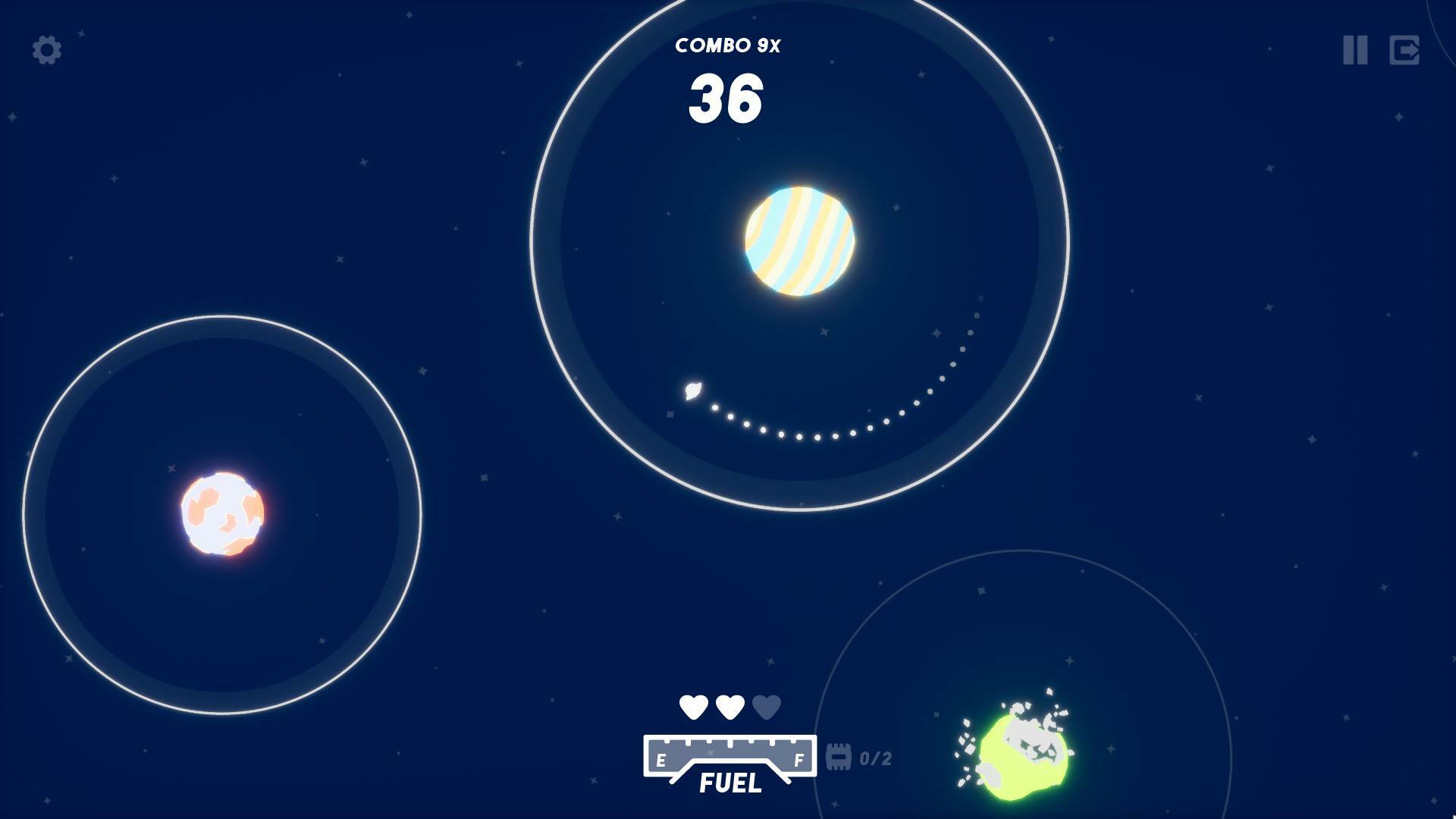Select the yellow-striped planet
This screenshot has width=1456, height=819.
pyautogui.click(x=799, y=240)
